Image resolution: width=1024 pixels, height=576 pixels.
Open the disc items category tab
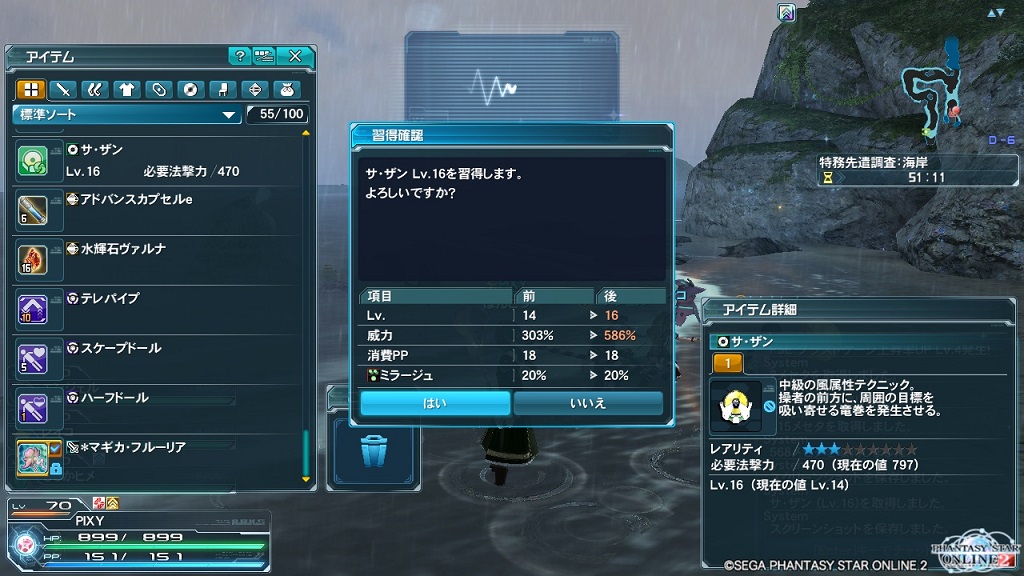pos(190,89)
